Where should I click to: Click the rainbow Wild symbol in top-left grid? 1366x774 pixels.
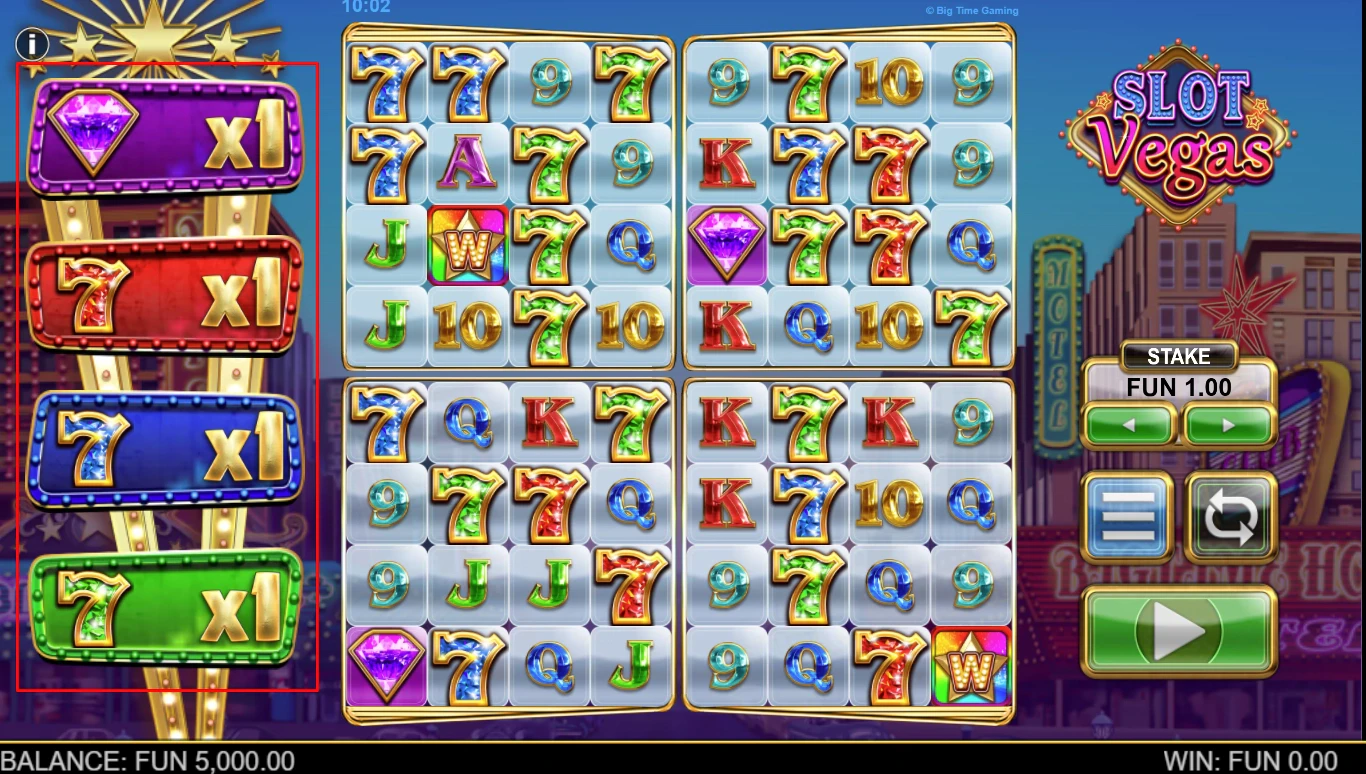point(467,244)
